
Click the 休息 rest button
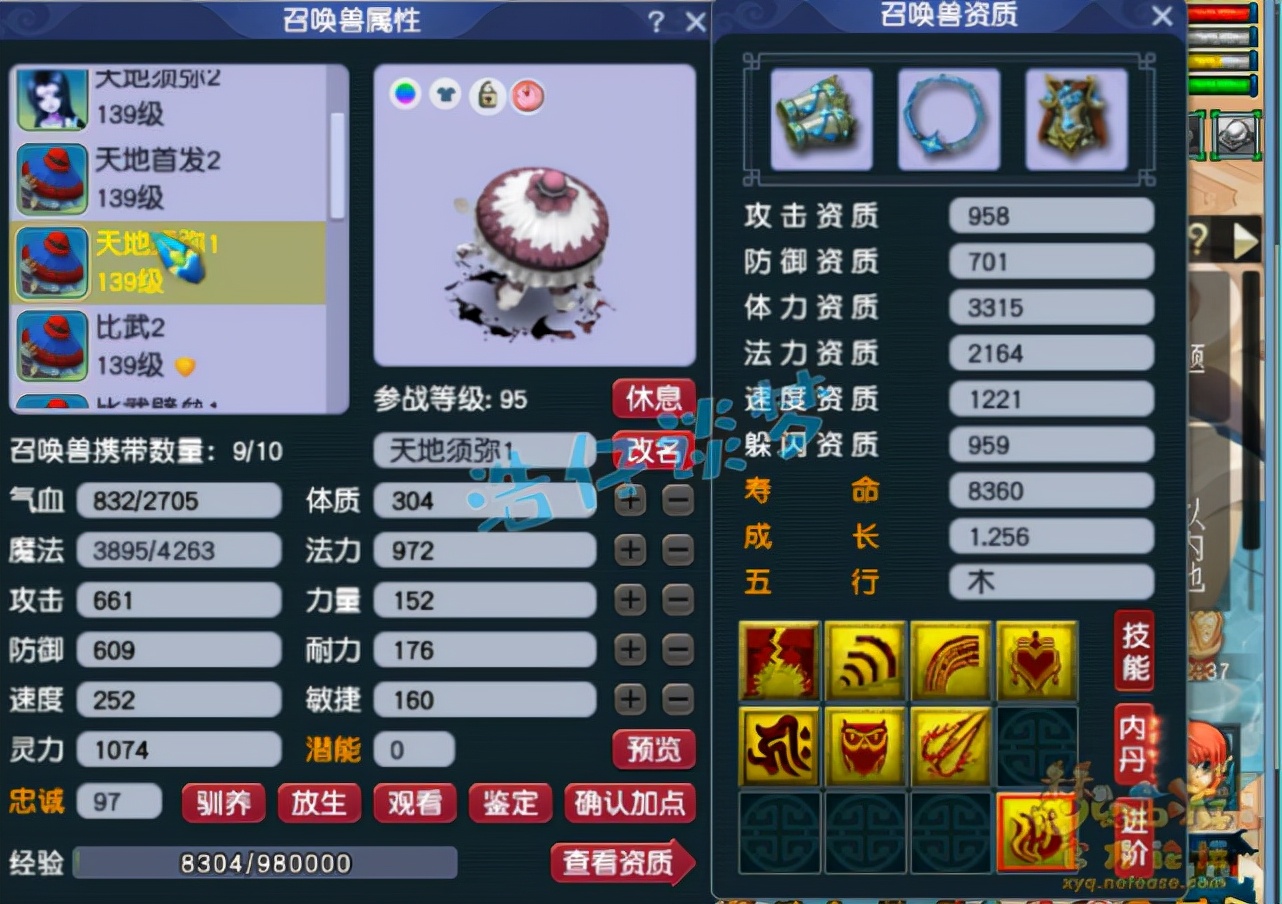[x=655, y=398]
